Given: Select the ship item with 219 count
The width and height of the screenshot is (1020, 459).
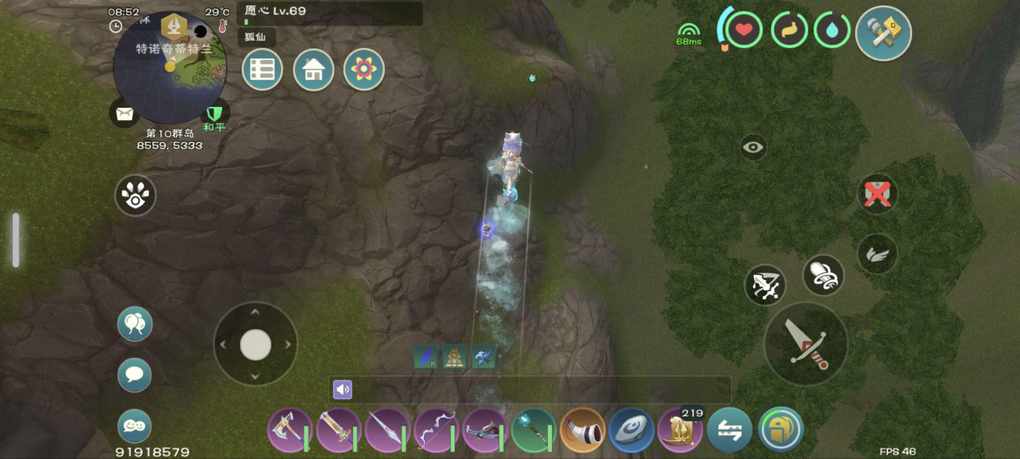Looking at the screenshot, I should (680, 431).
